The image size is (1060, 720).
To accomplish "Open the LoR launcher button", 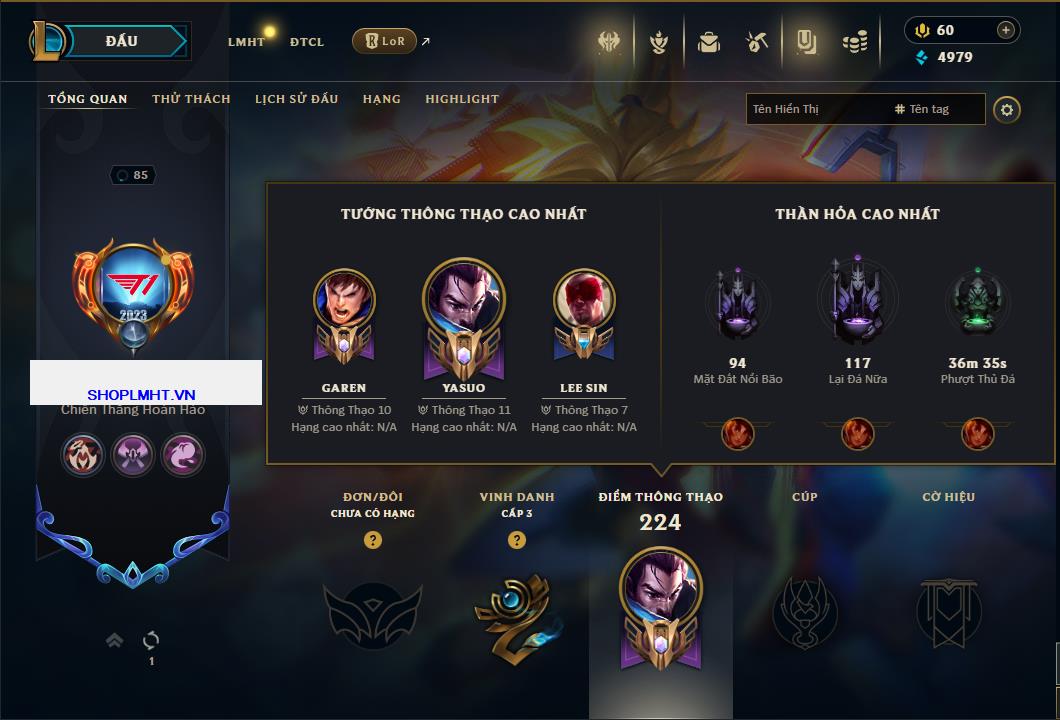I will tap(384, 41).
